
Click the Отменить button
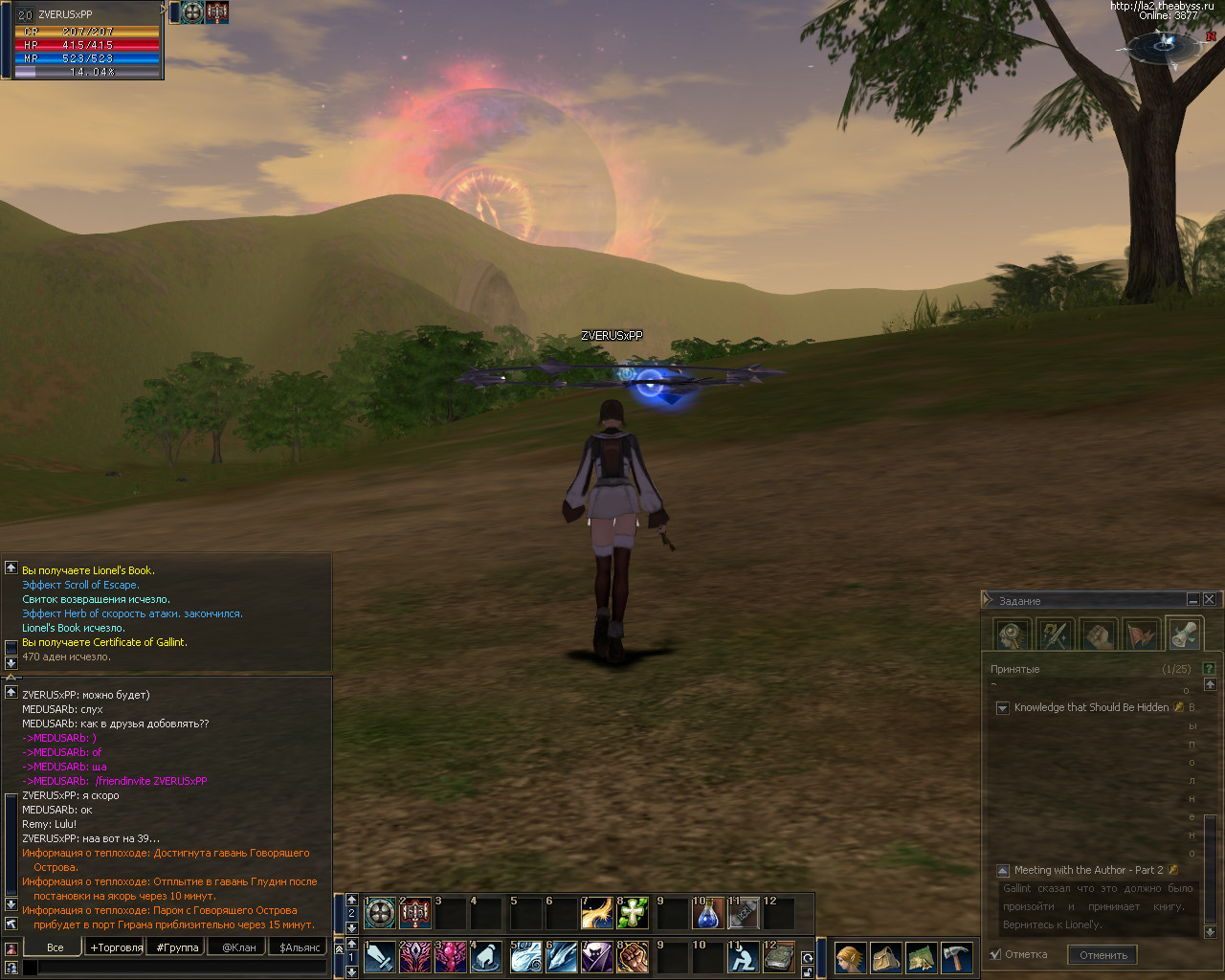tap(1102, 954)
